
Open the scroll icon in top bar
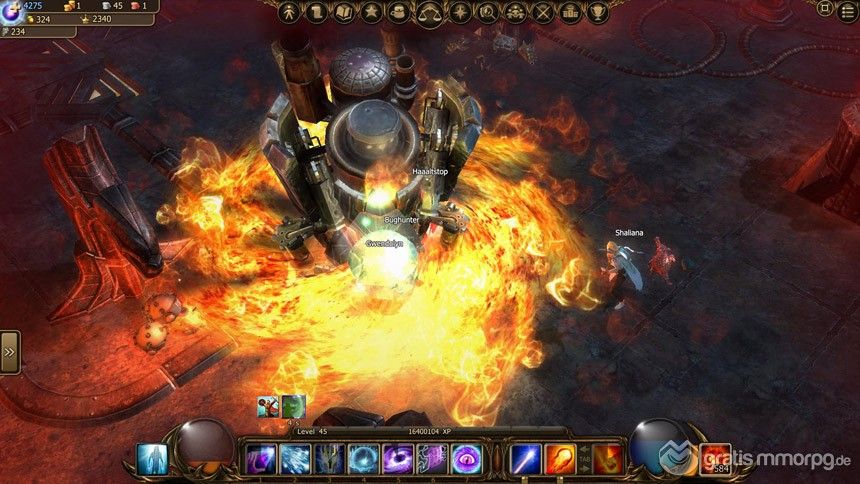point(317,13)
